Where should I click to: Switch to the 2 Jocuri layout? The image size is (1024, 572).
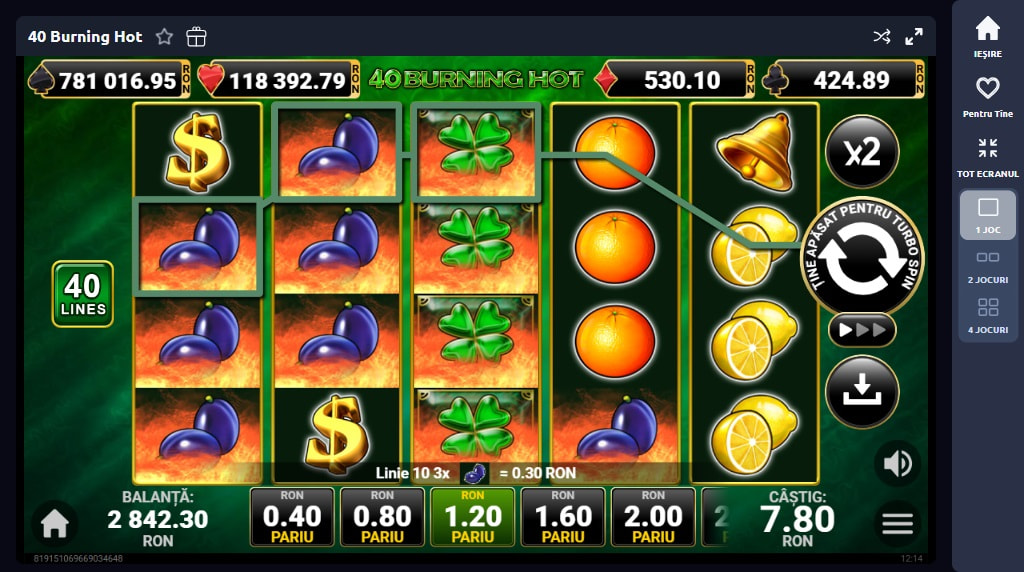(x=987, y=264)
